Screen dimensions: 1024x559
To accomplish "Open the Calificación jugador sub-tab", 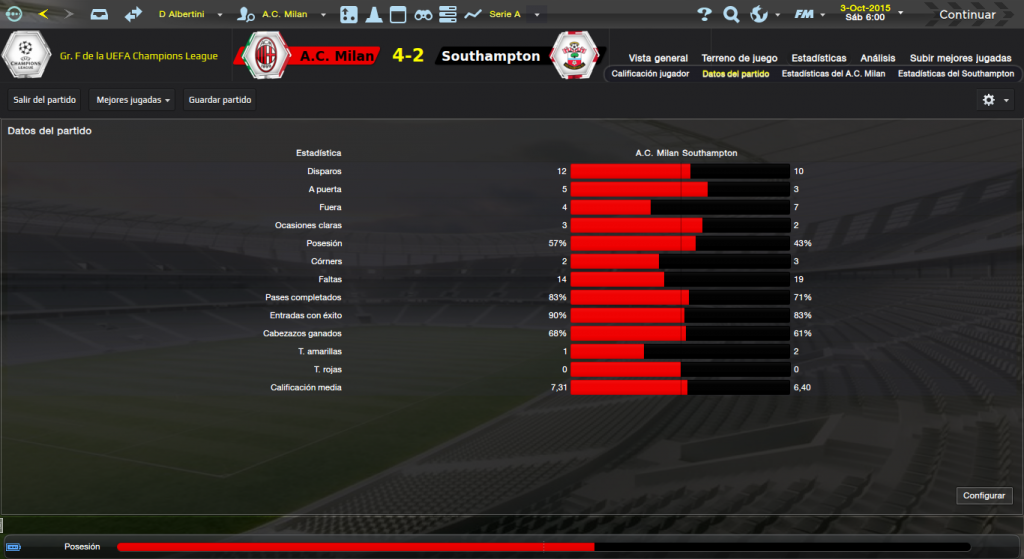I will pyautogui.click(x=650, y=74).
